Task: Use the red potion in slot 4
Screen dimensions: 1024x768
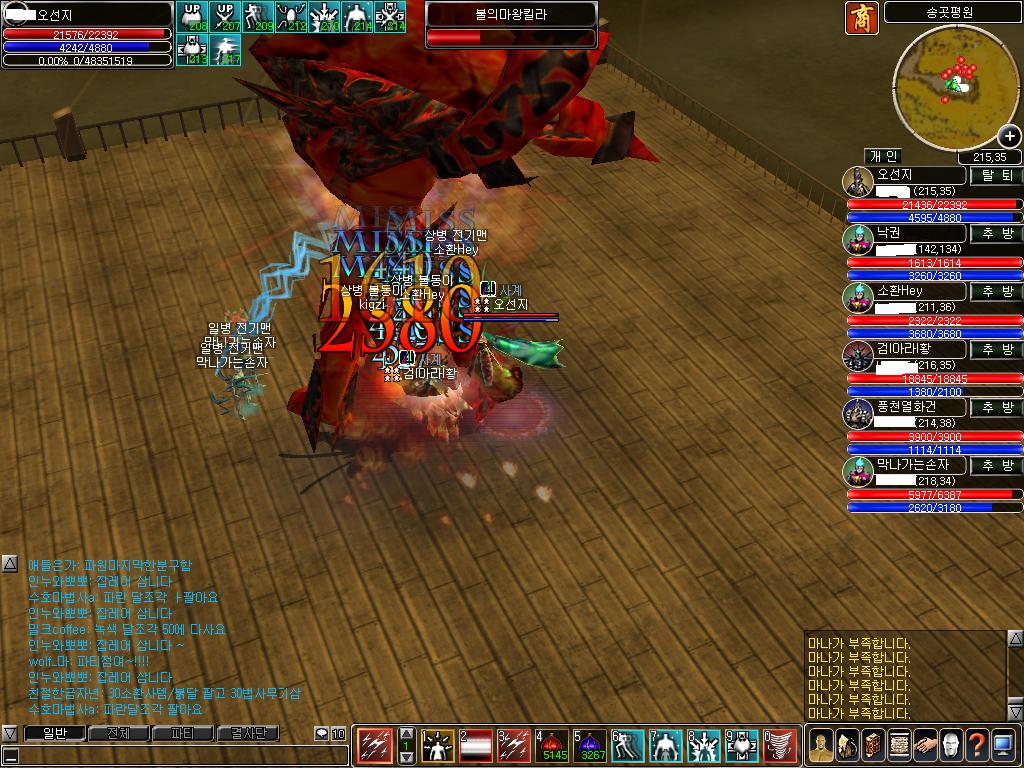Action: 552,745
